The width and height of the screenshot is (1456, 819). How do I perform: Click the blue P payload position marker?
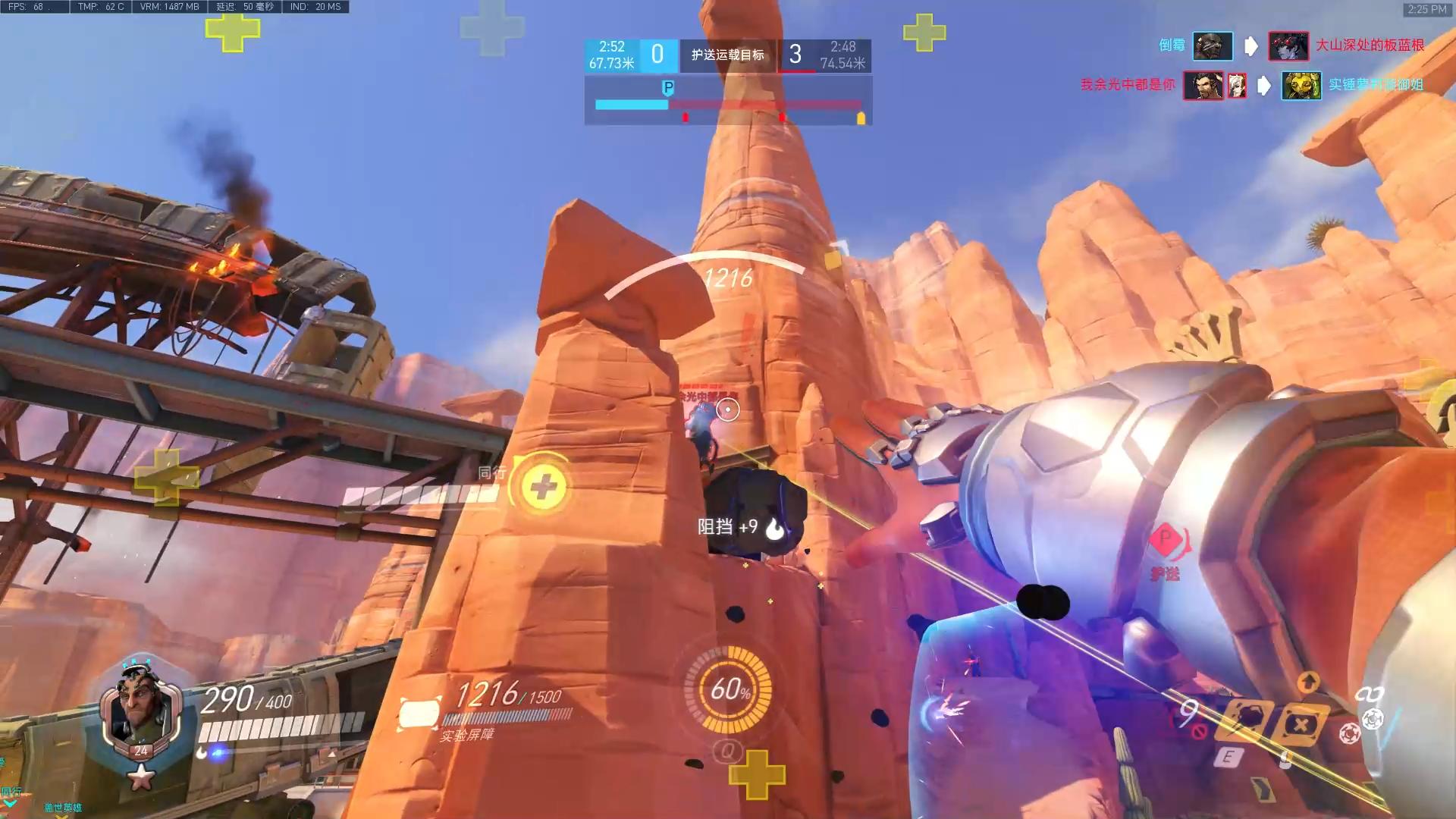coord(668,88)
